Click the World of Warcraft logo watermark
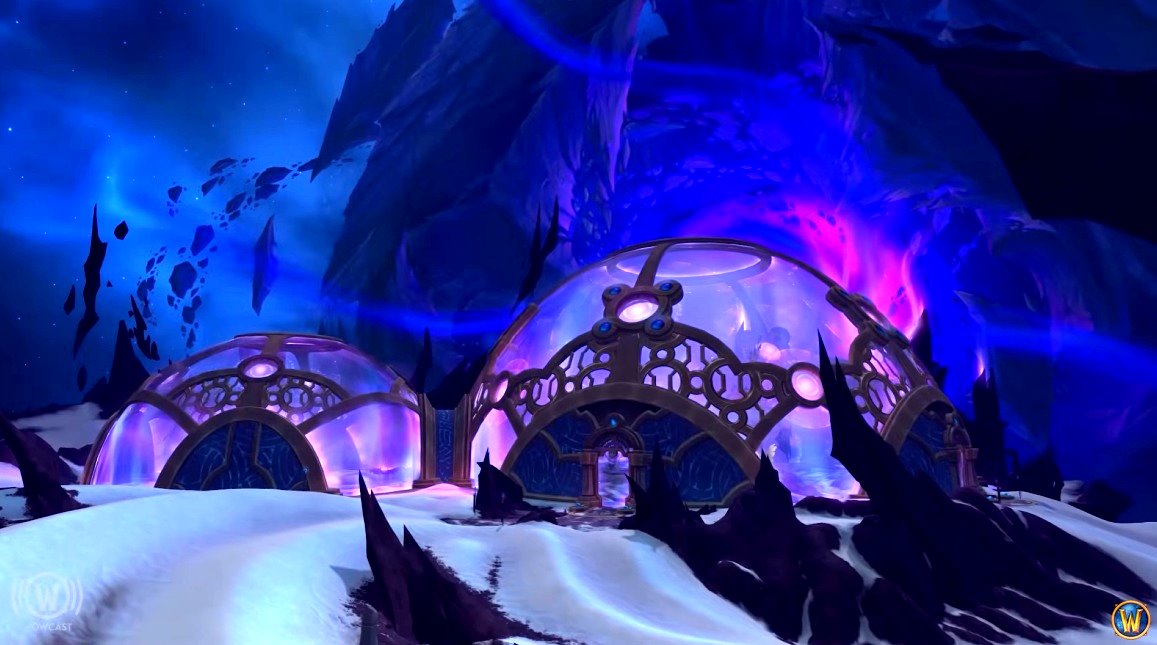The height and width of the screenshot is (645, 1157). pos(1130,618)
